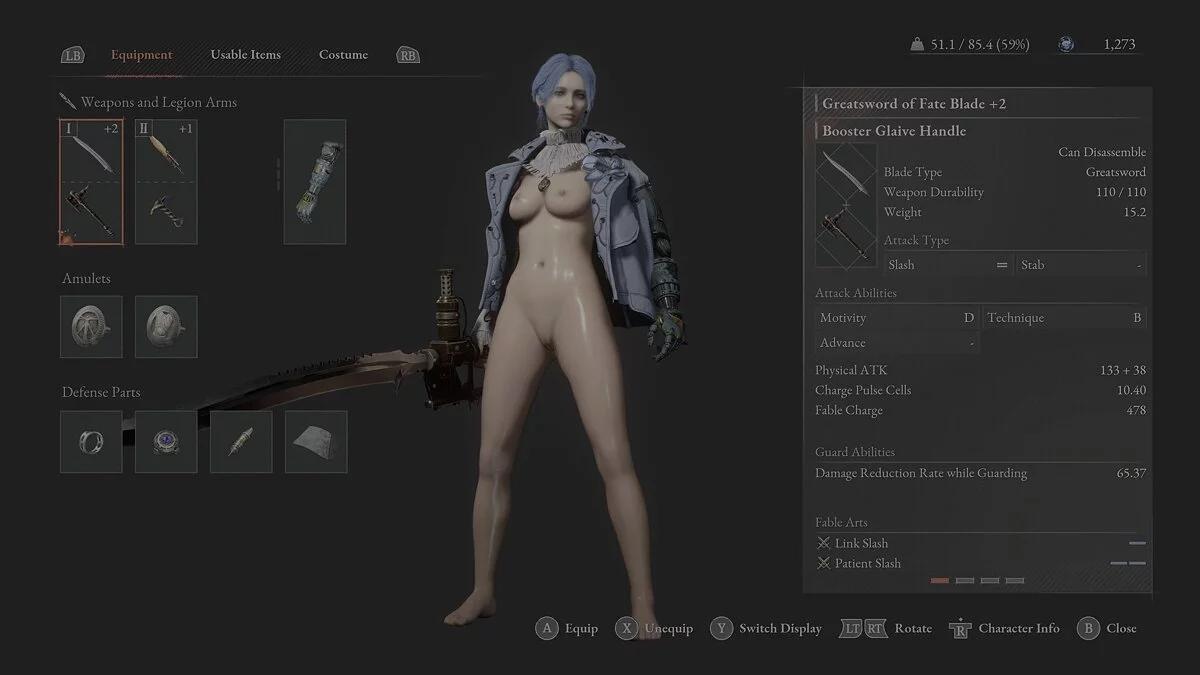This screenshot has width=1200, height=675.
Task: Switch to the Usable Items tab
Action: [245, 55]
